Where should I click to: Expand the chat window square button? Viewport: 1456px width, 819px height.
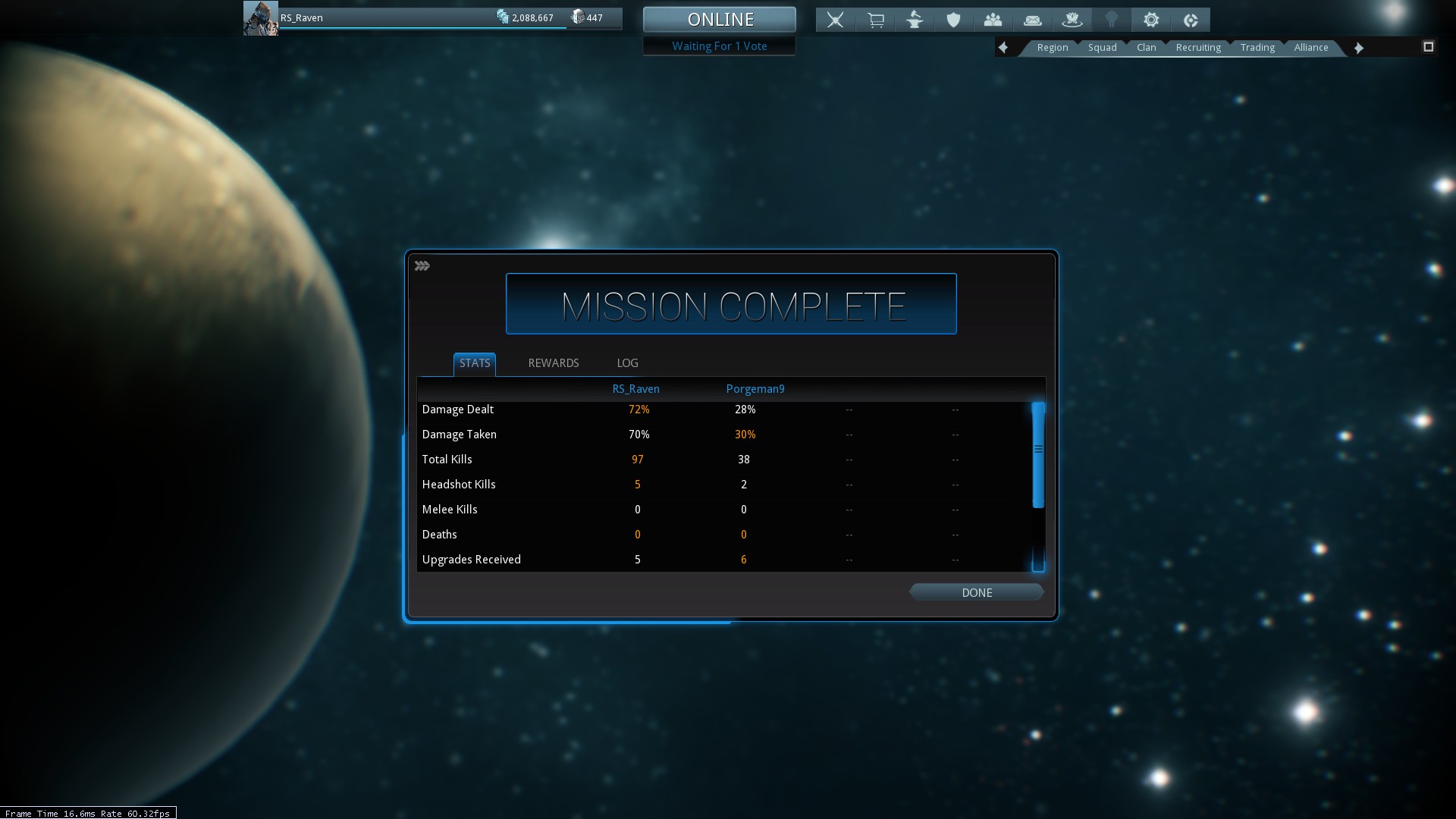1428,47
